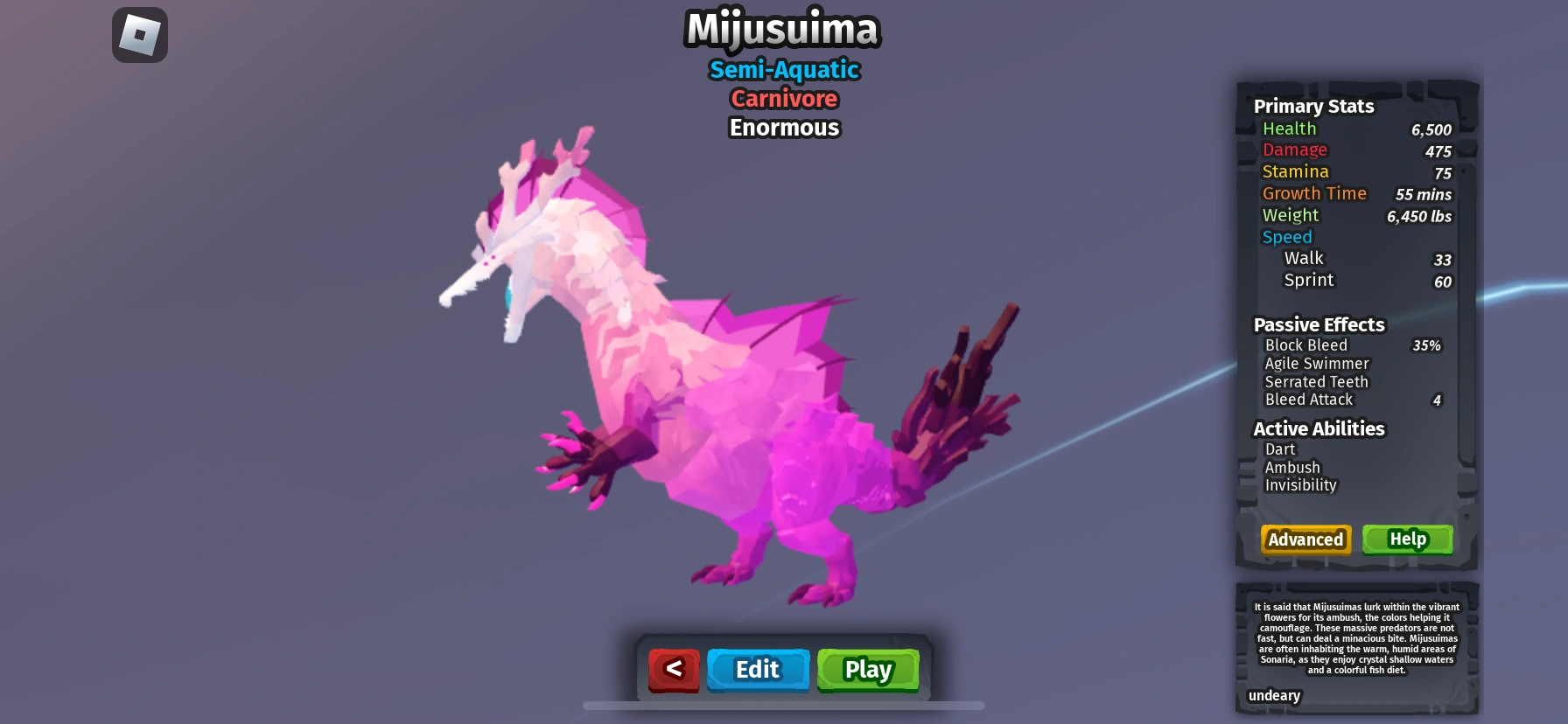
Task: Open the Help panel
Action: coord(1407,540)
